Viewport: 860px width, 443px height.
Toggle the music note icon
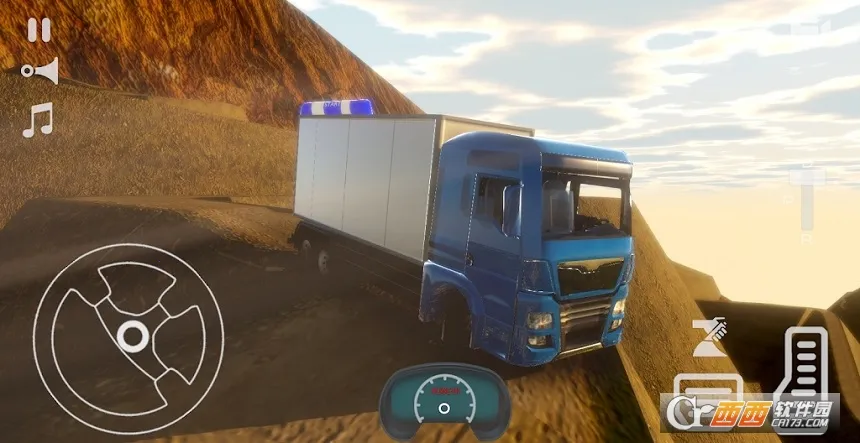tap(37, 121)
